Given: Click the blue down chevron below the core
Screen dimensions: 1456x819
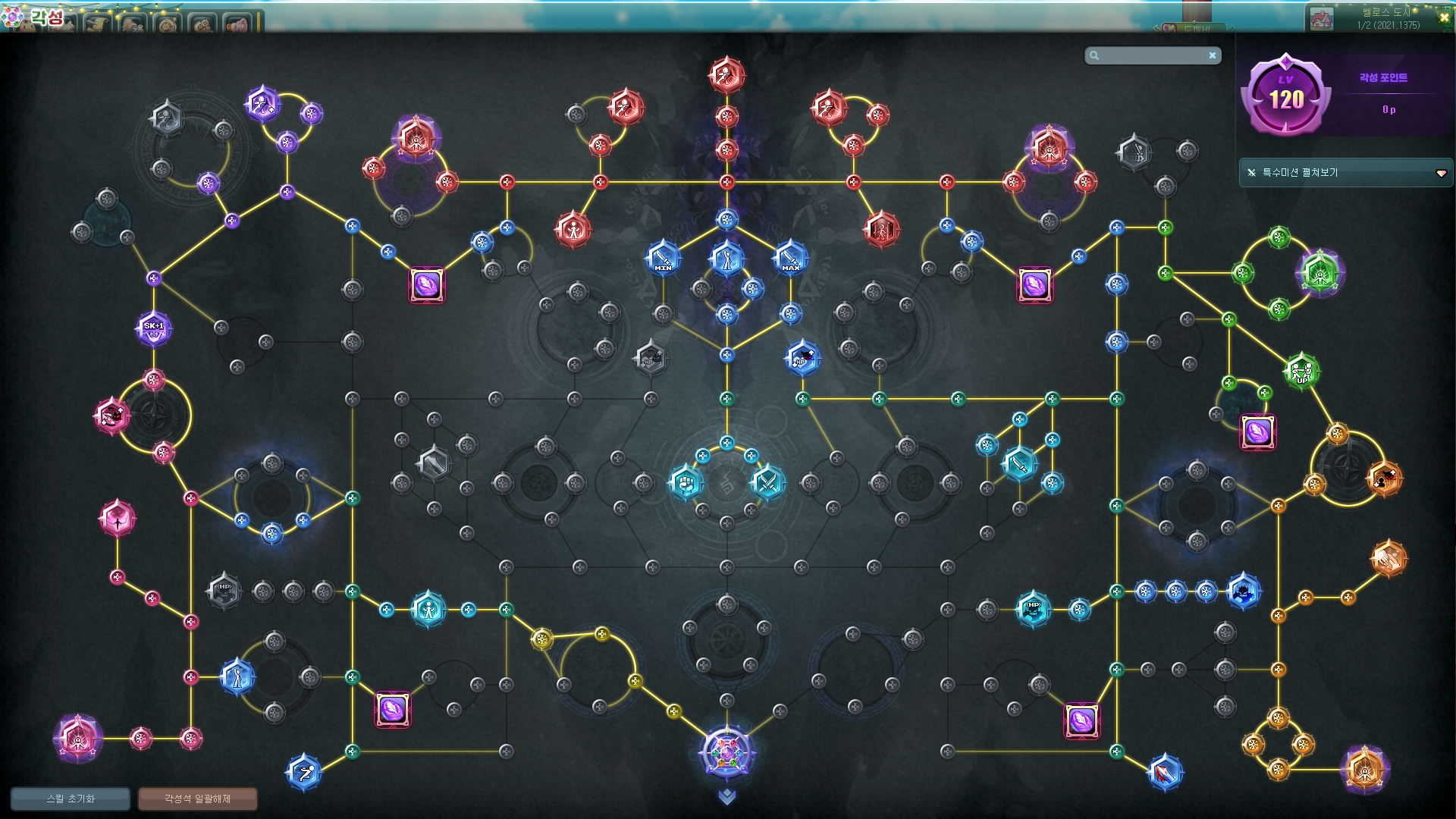Looking at the screenshot, I should [726, 796].
